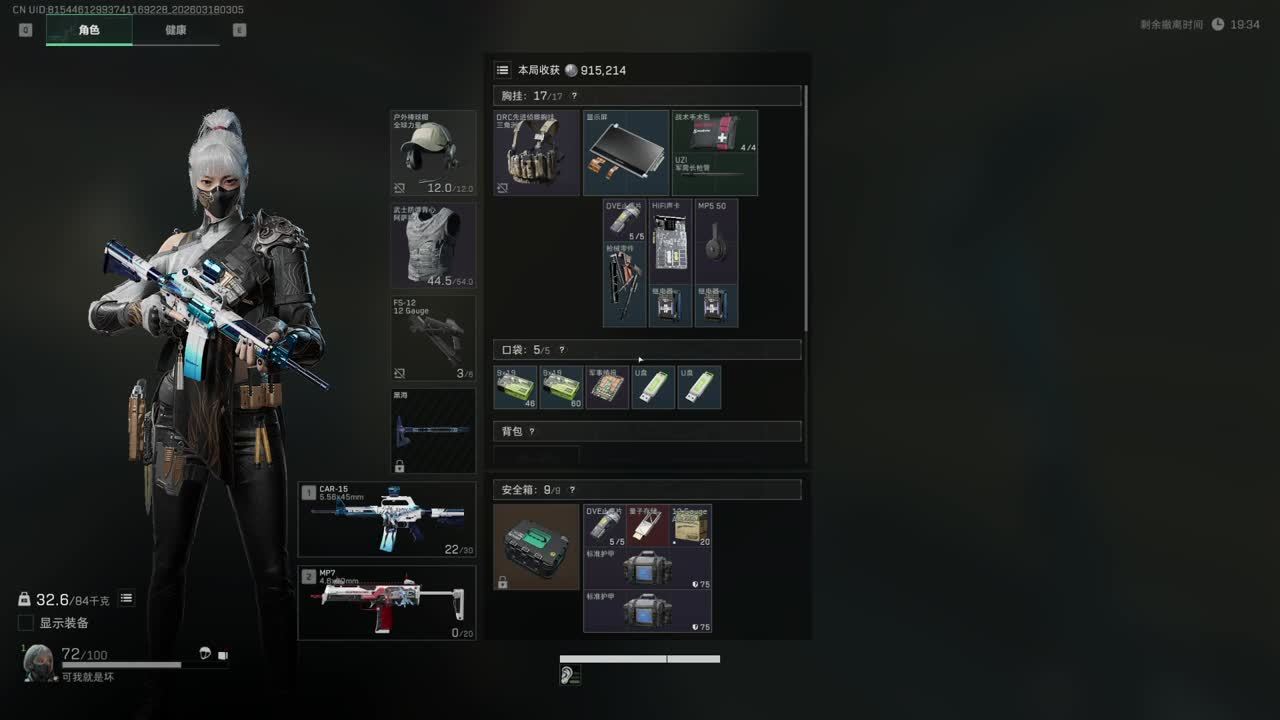Viewport: 1280px width, 720px height.
Task: Toggle the 显示装备 checkbox
Action: point(26,623)
